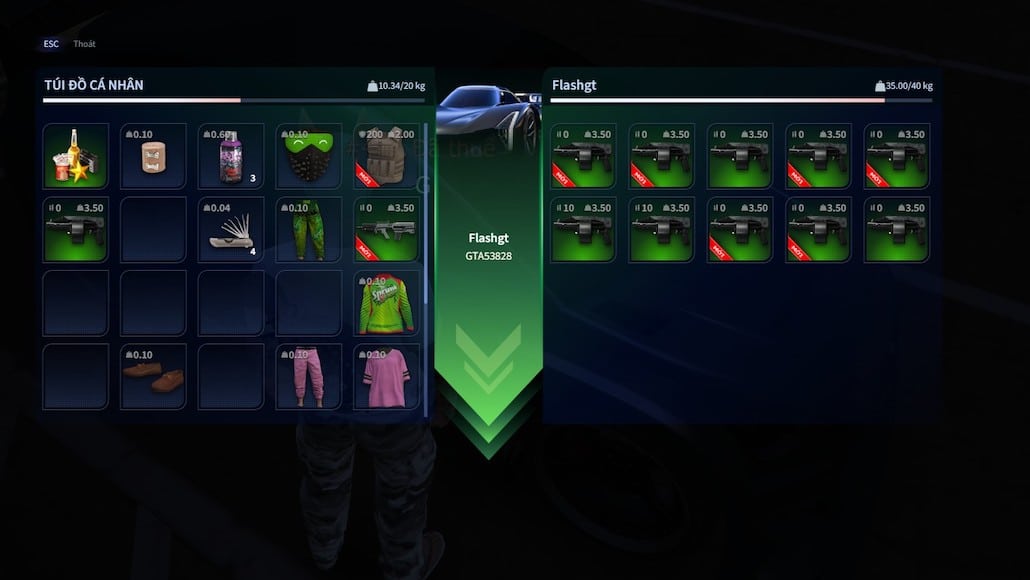Choose the green Sprunk jersey

pos(386,303)
